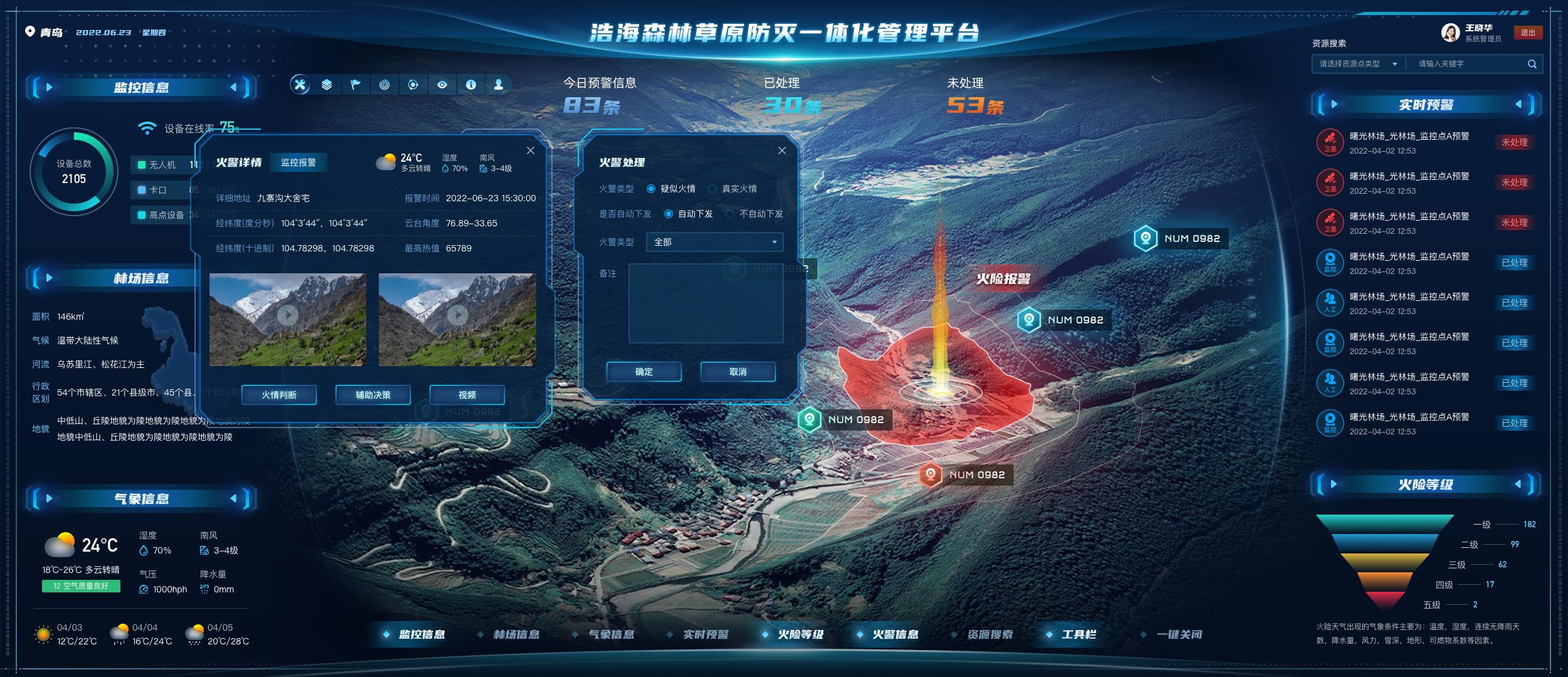Click the 卫星 satellite icon on first alert
The height and width of the screenshot is (677, 1568).
tap(1330, 142)
